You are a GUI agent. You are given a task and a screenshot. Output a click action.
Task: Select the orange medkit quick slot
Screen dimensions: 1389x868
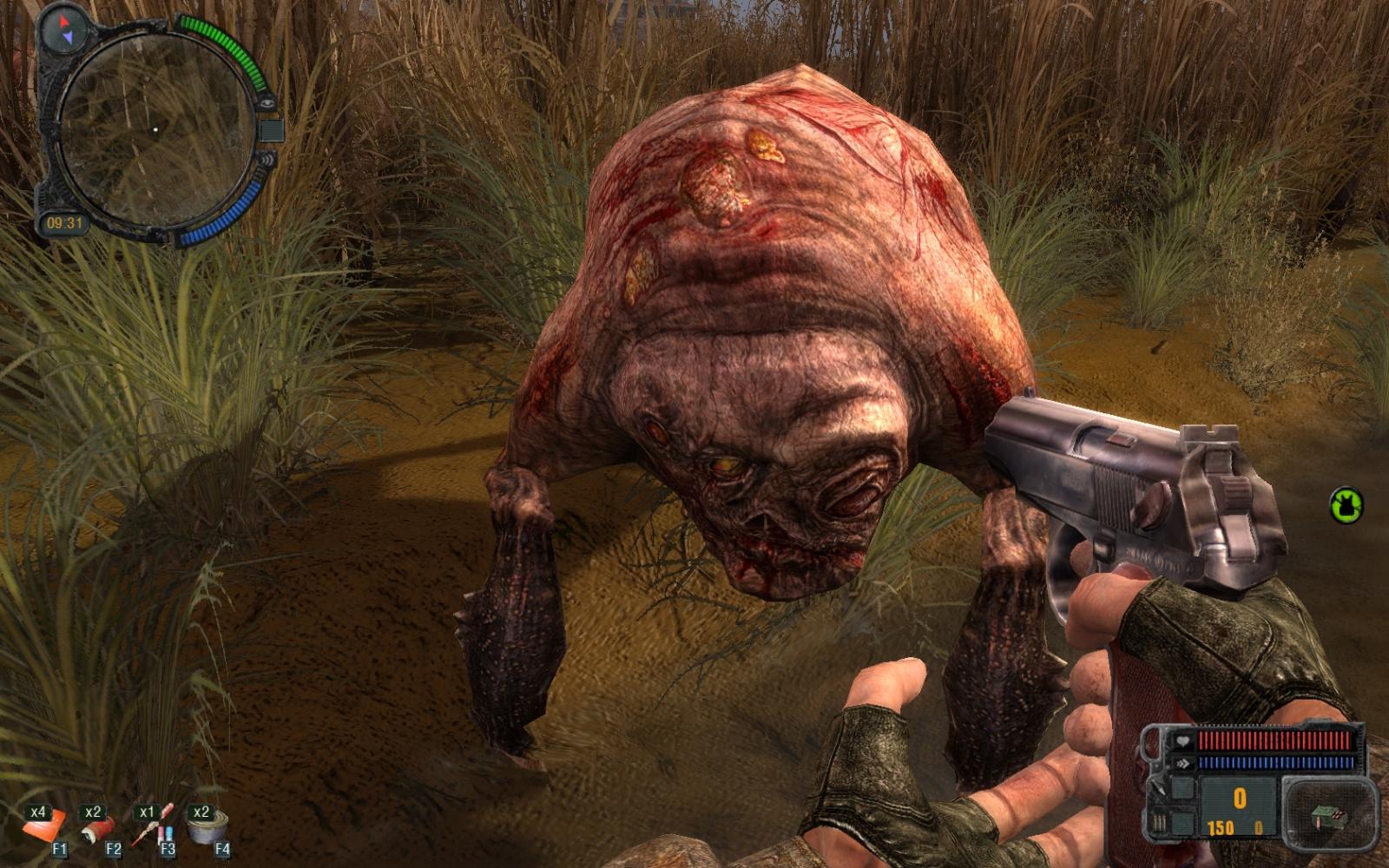click(43, 826)
